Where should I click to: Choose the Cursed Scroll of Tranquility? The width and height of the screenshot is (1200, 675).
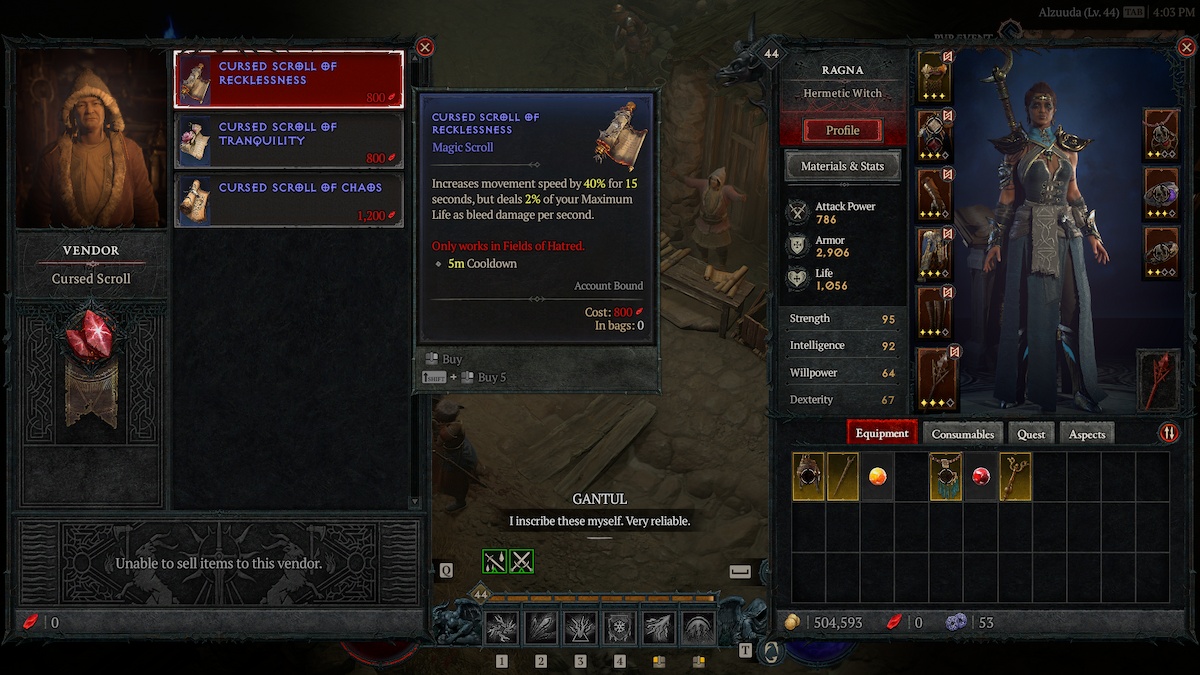(288, 140)
